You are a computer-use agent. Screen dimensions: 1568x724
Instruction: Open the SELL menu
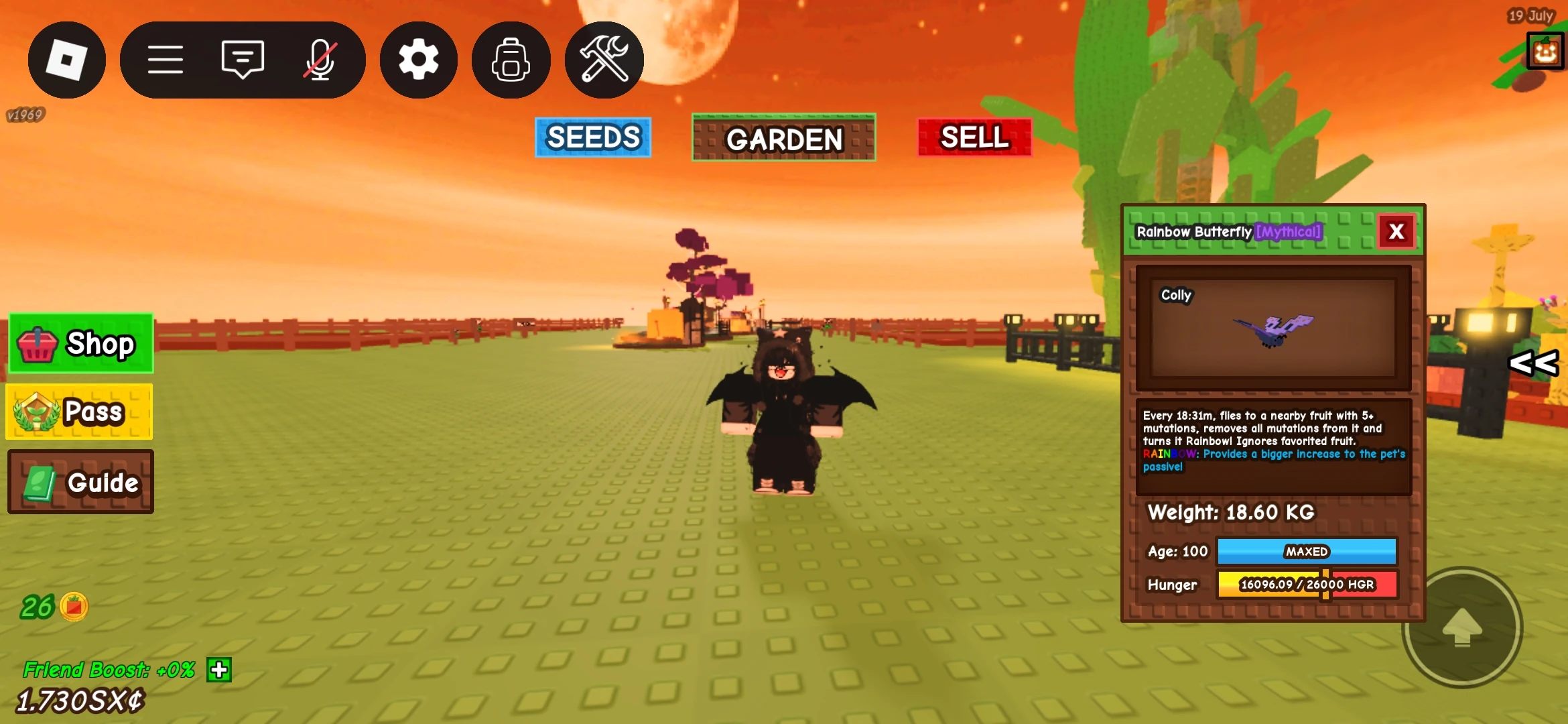[x=974, y=138]
